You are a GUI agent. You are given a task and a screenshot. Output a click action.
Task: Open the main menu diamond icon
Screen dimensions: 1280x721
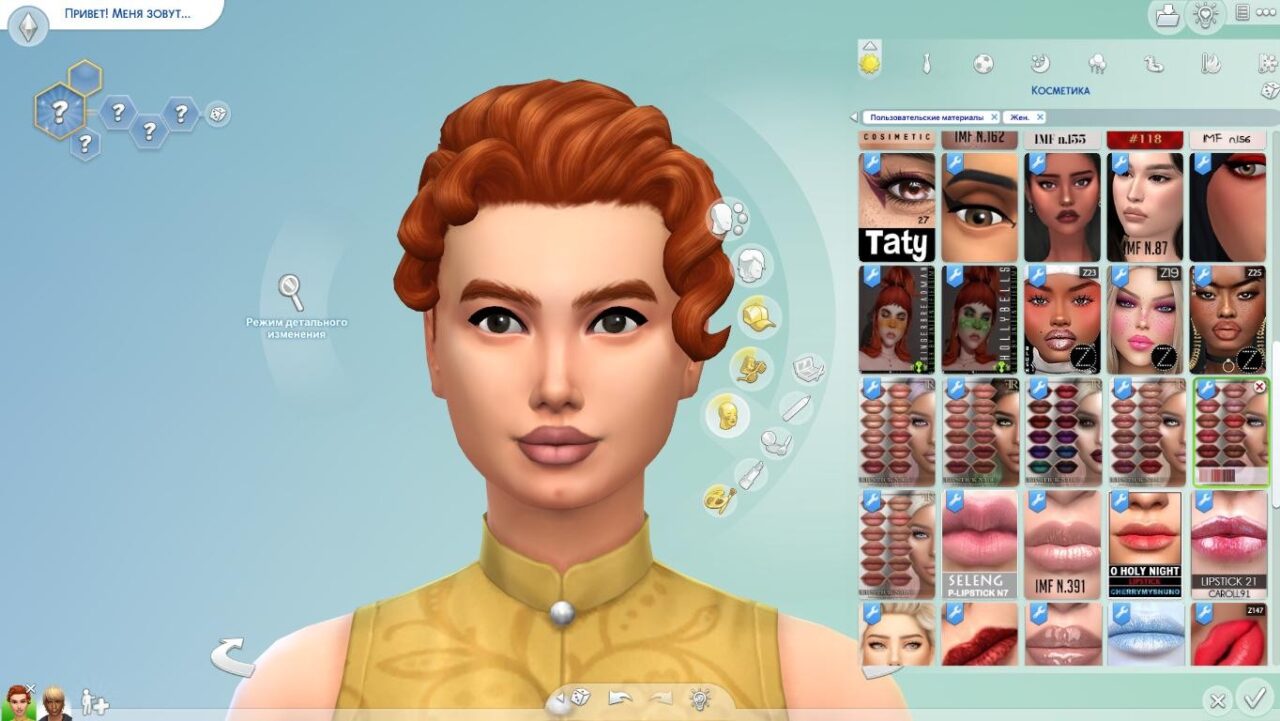27,27
